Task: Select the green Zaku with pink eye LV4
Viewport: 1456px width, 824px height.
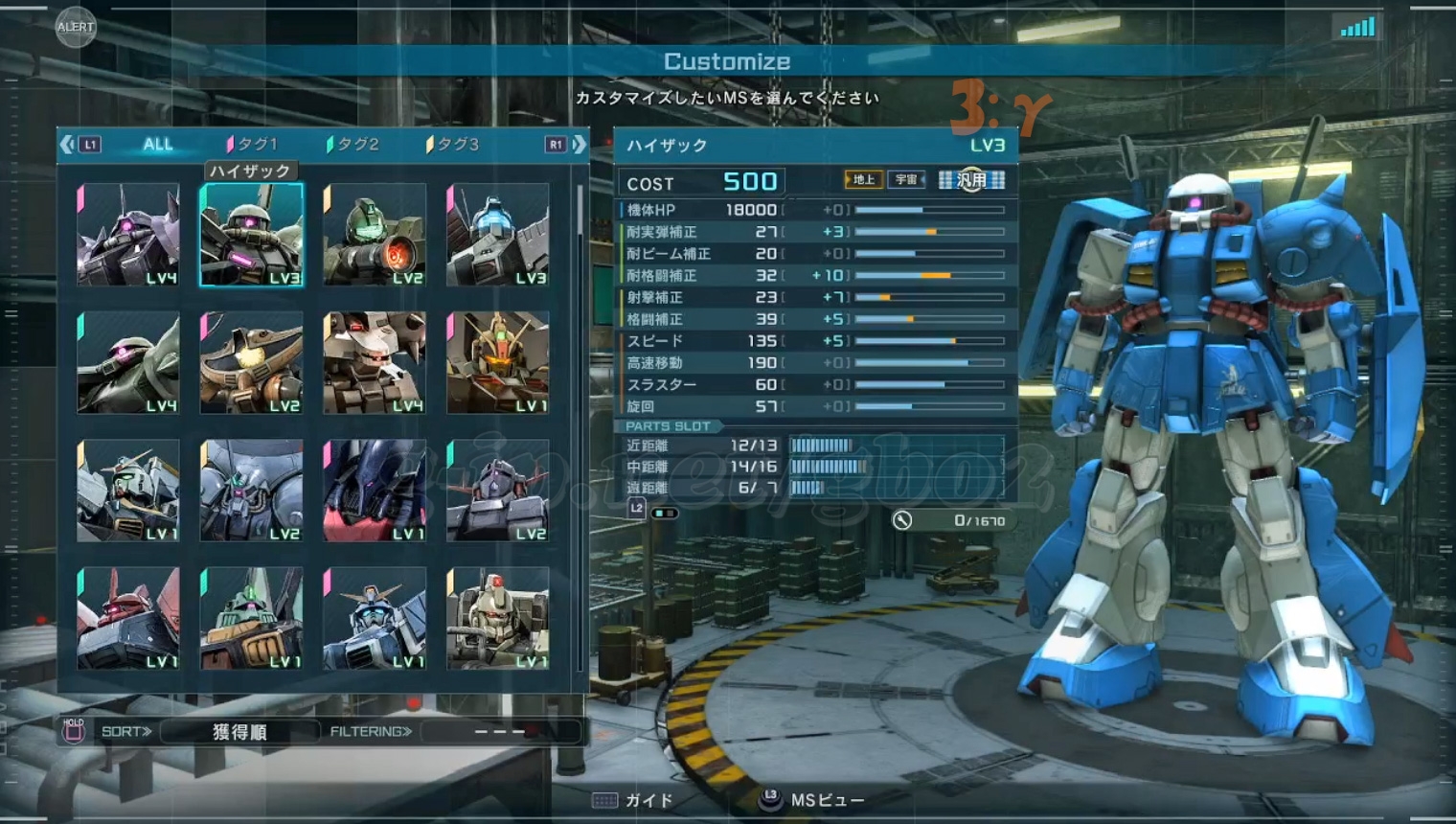Action: tap(128, 363)
